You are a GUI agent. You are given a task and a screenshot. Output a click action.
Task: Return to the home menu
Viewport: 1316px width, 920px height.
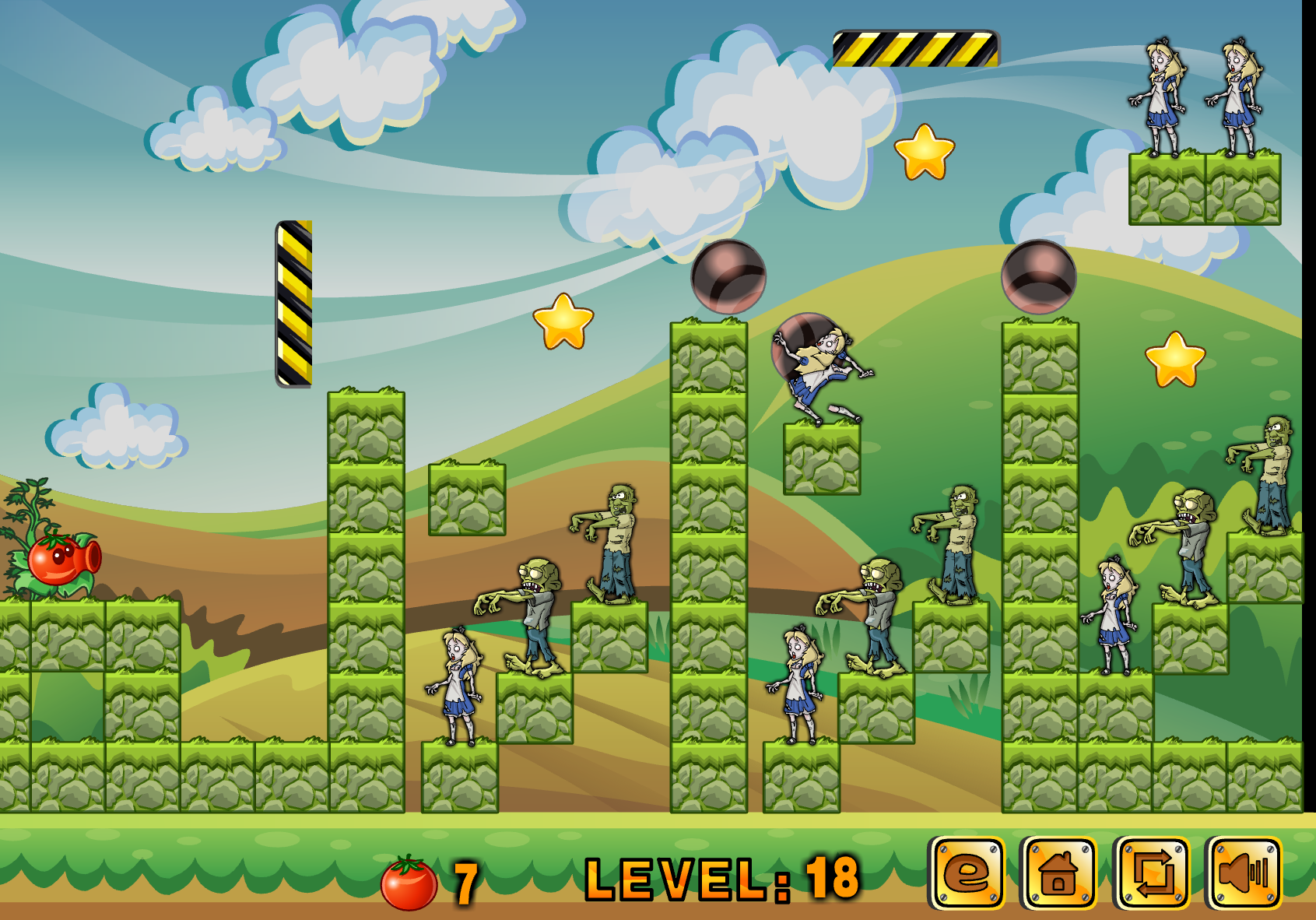pyautogui.click(x=1058, y=873)
